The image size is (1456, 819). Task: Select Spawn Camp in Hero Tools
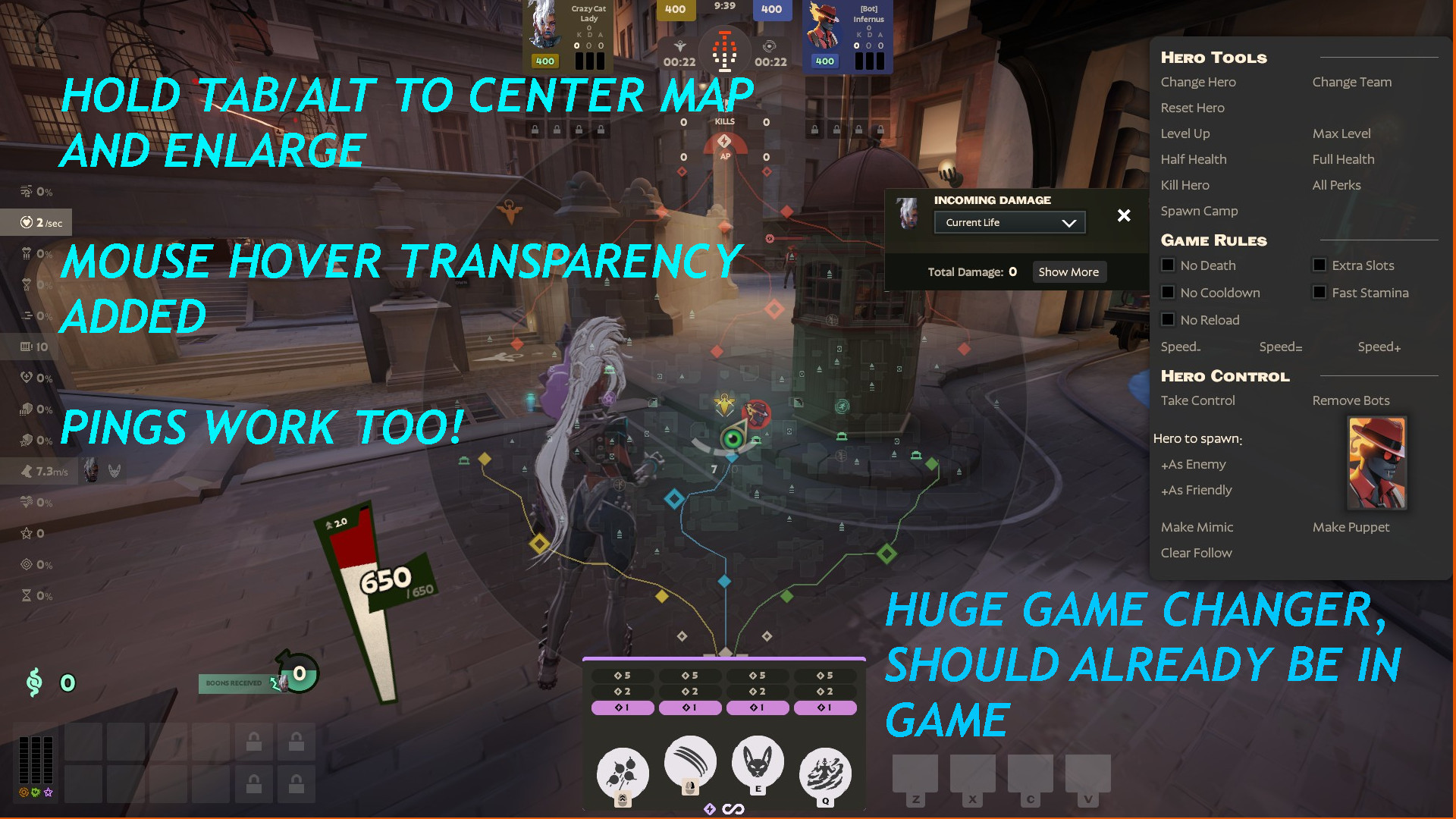click(1199, 211)
